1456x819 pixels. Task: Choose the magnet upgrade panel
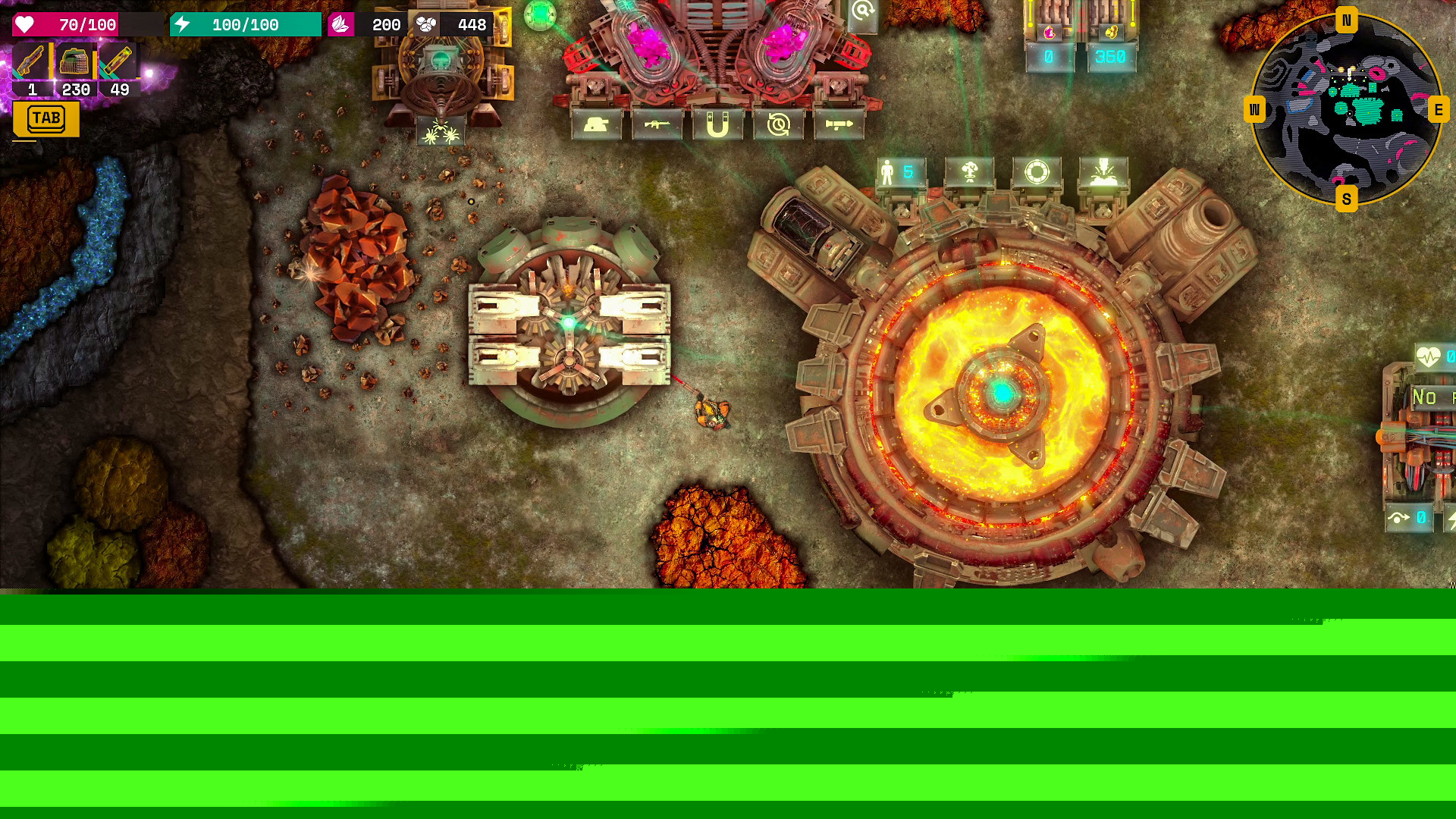click(717, 125)
